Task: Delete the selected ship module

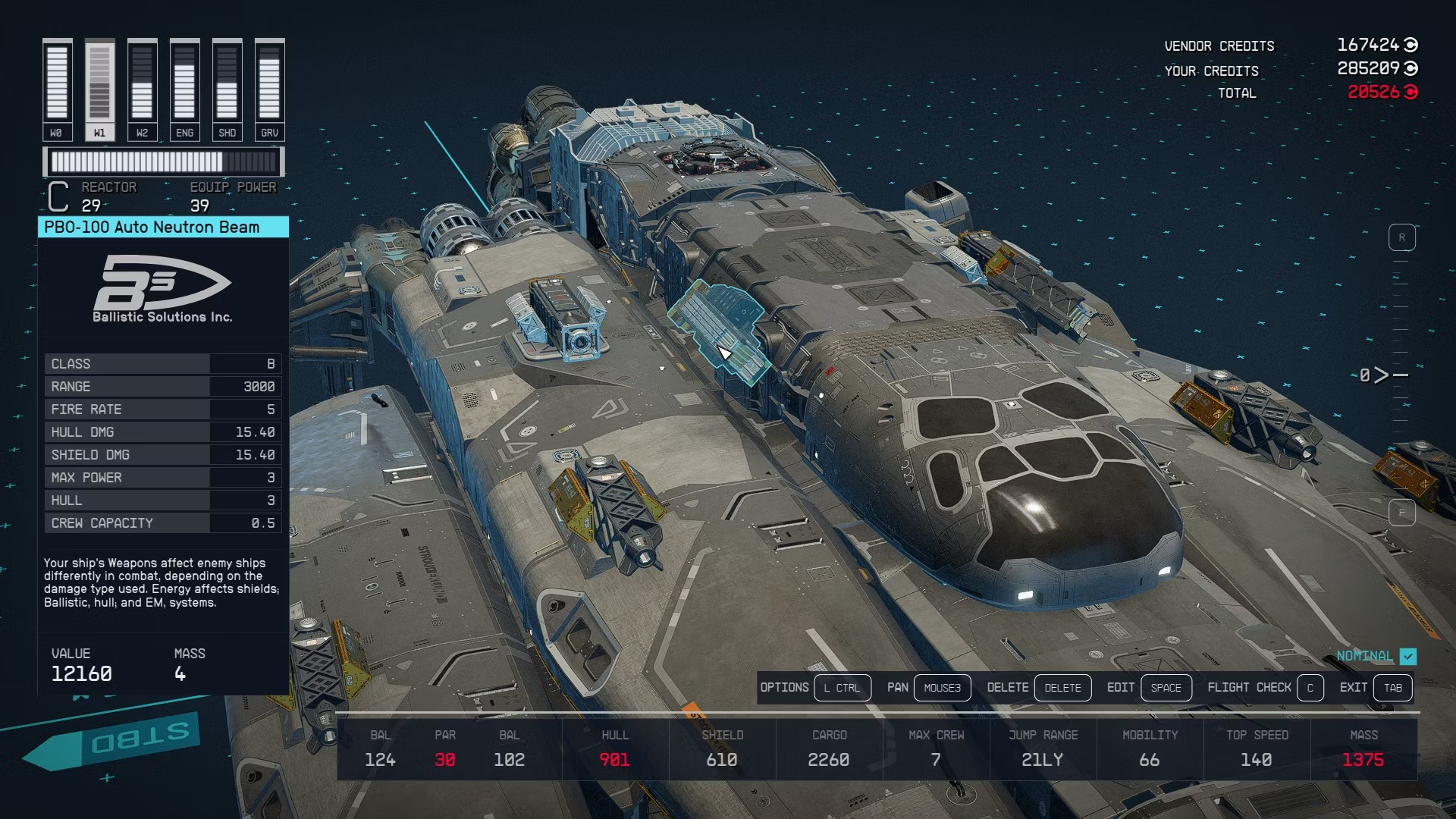Action: 1062,688
